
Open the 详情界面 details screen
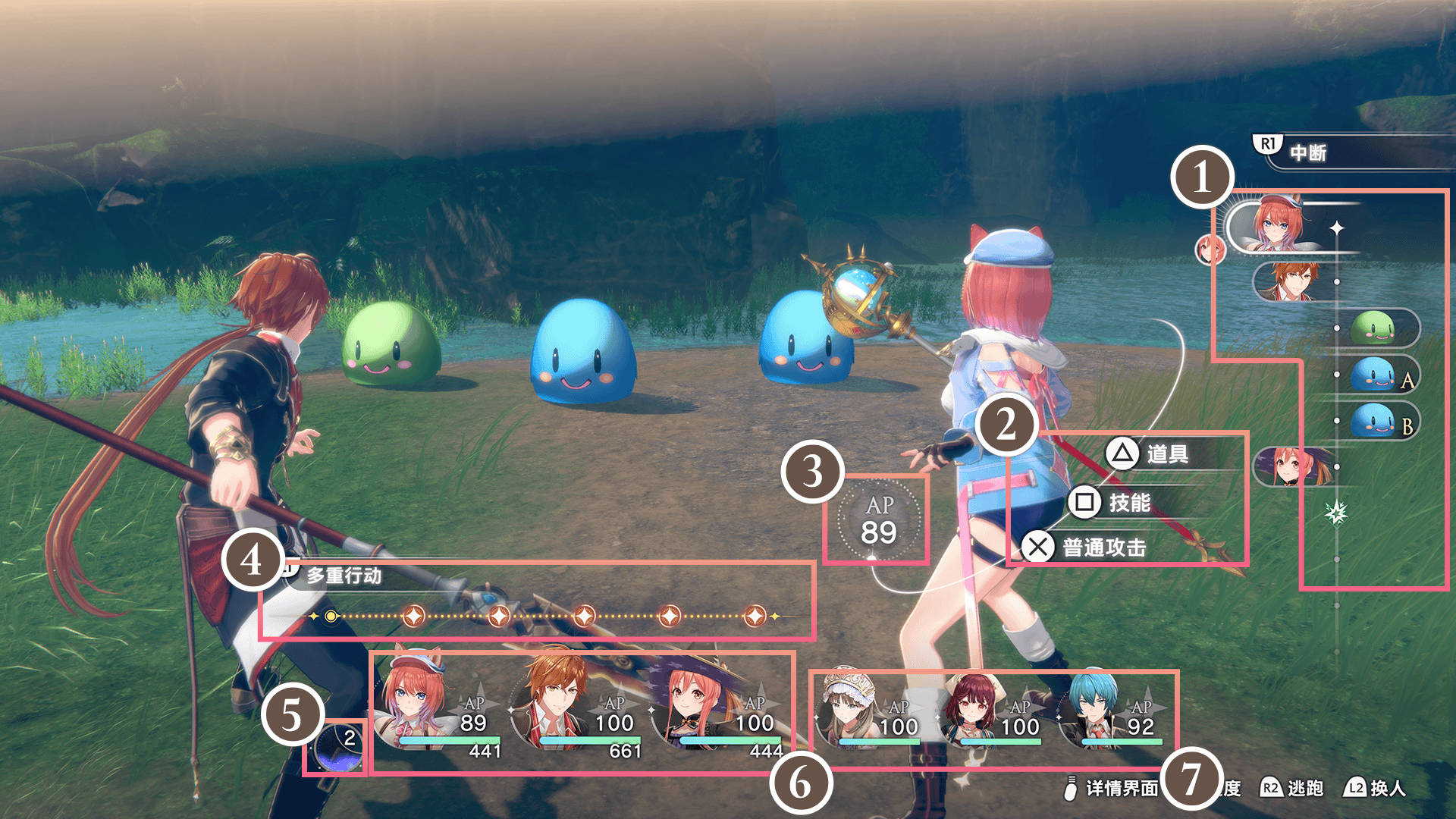pyautogui.click(x=1121, y=789)
